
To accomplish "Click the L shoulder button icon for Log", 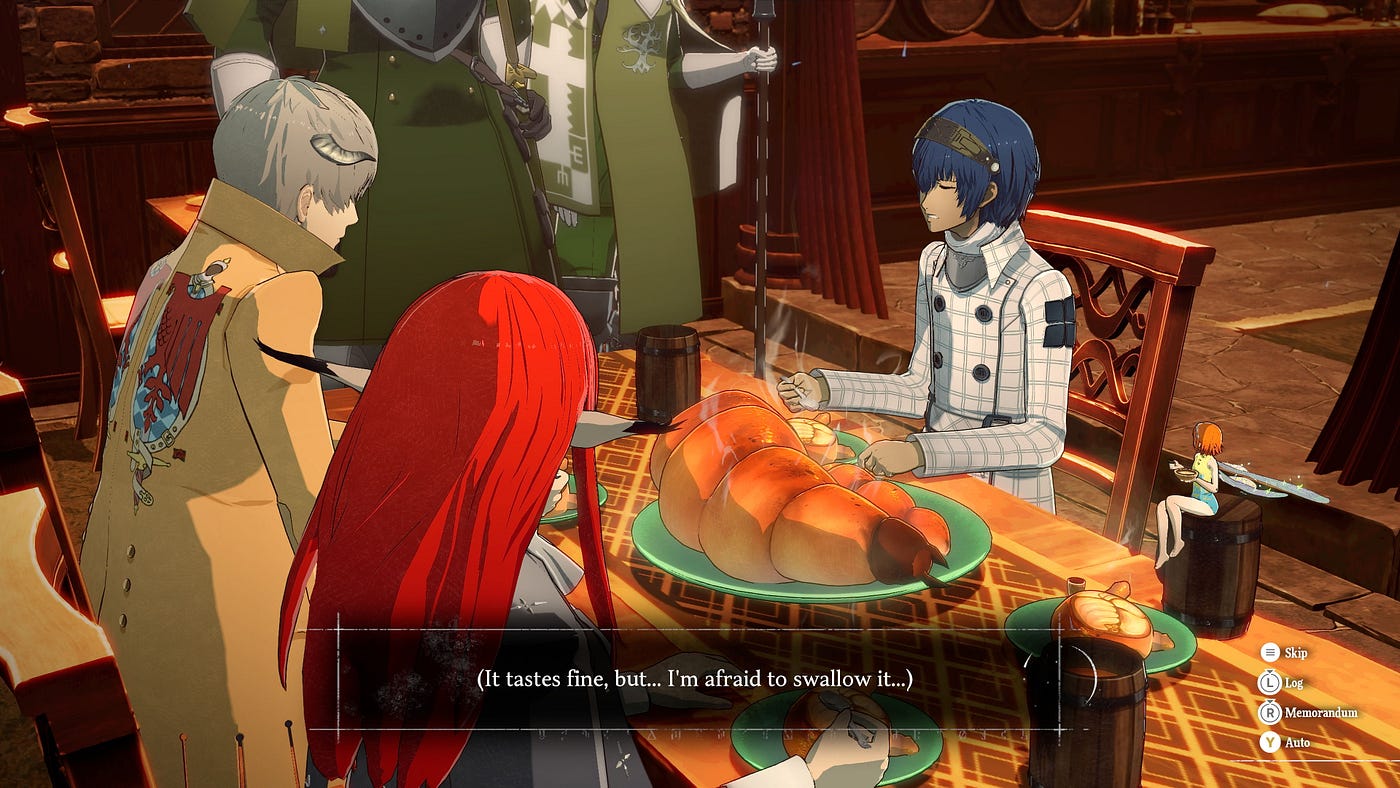I will pos(1270,683).
